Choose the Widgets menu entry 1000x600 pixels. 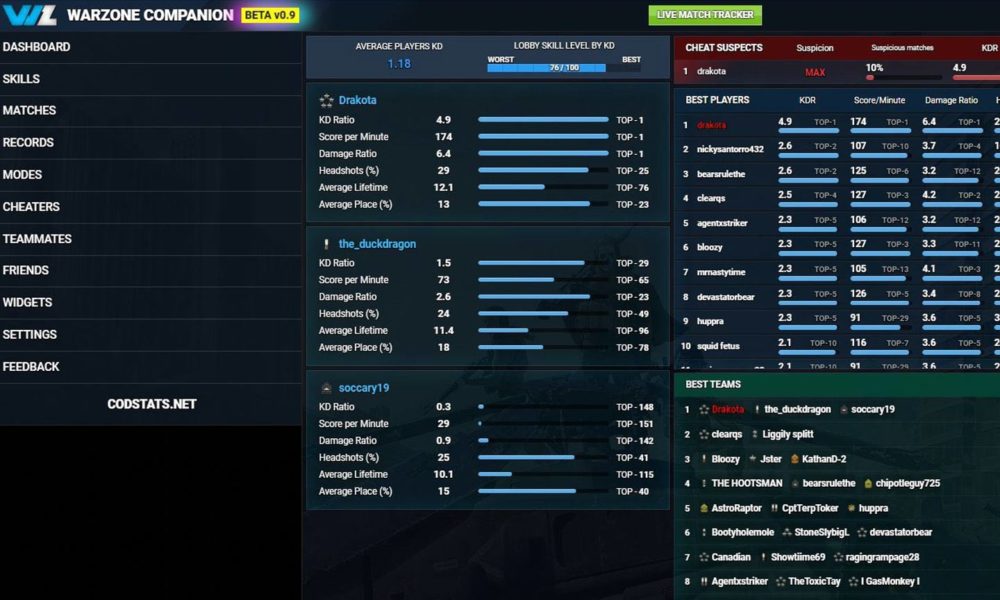click(27, 302)
